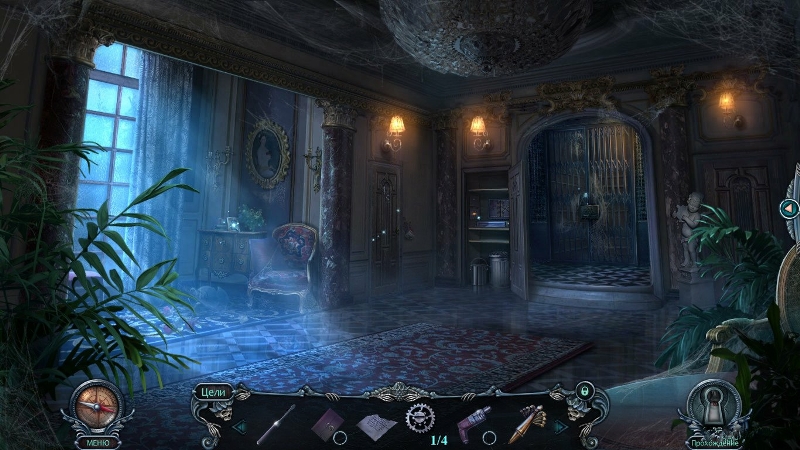Image resolution: width=800 pixels, height=450 pixels.
Task: Open the МЕНЮ button
Action: click(96, 441)
